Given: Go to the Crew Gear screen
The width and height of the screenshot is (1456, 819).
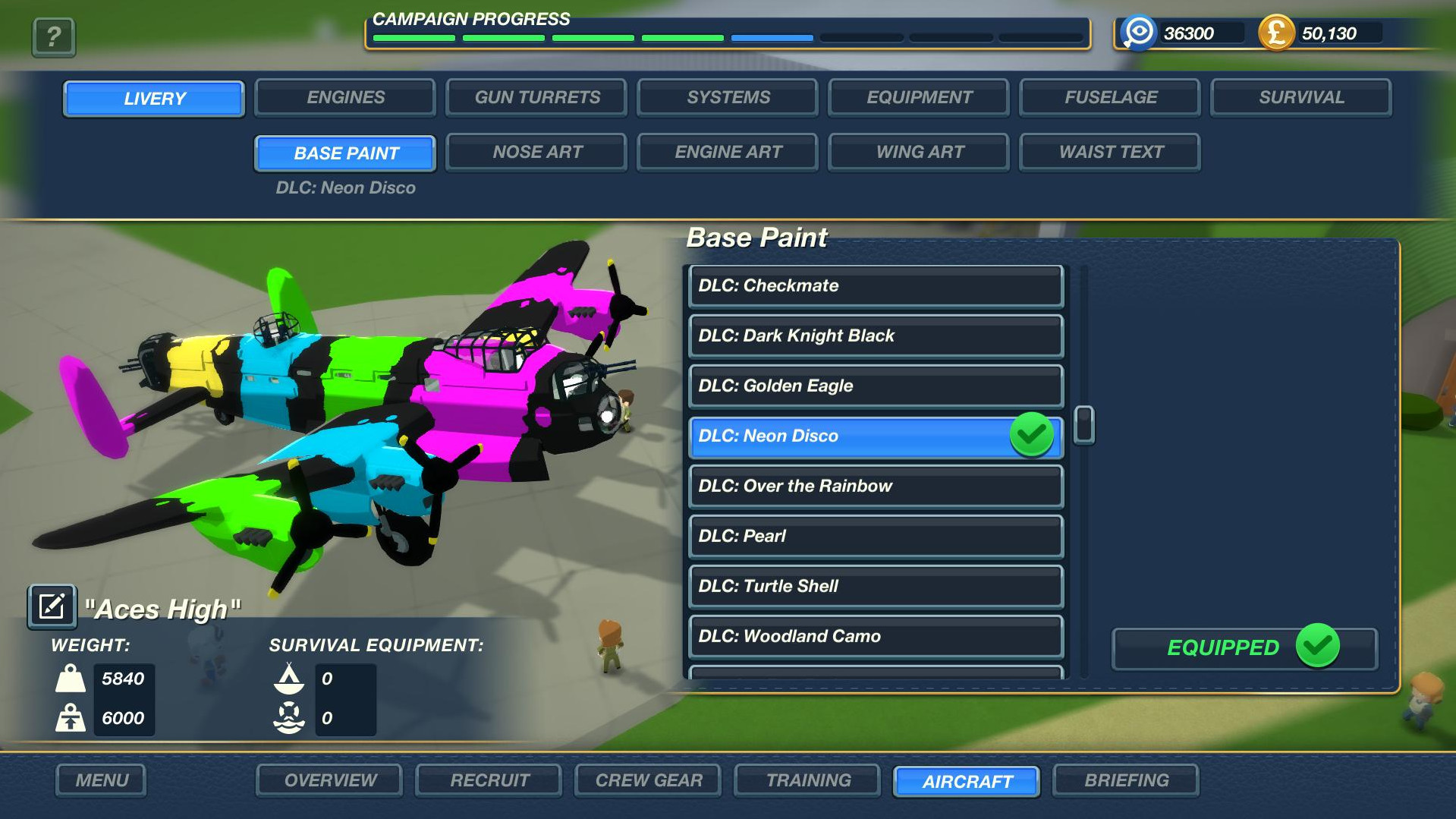Looking at the screenshot, I should (x=649, y=780).
